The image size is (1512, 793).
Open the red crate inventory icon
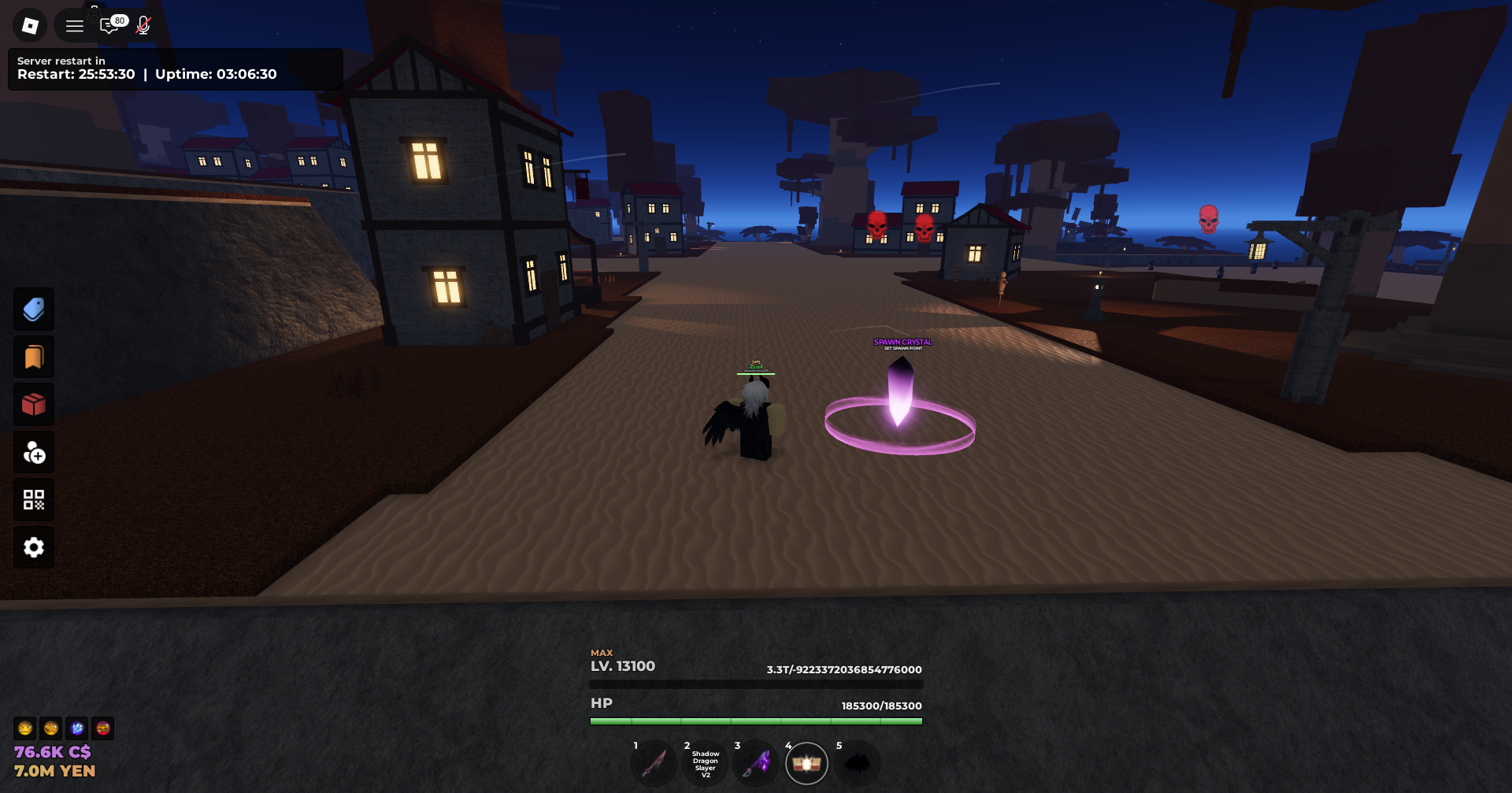(x=33, y=404)
